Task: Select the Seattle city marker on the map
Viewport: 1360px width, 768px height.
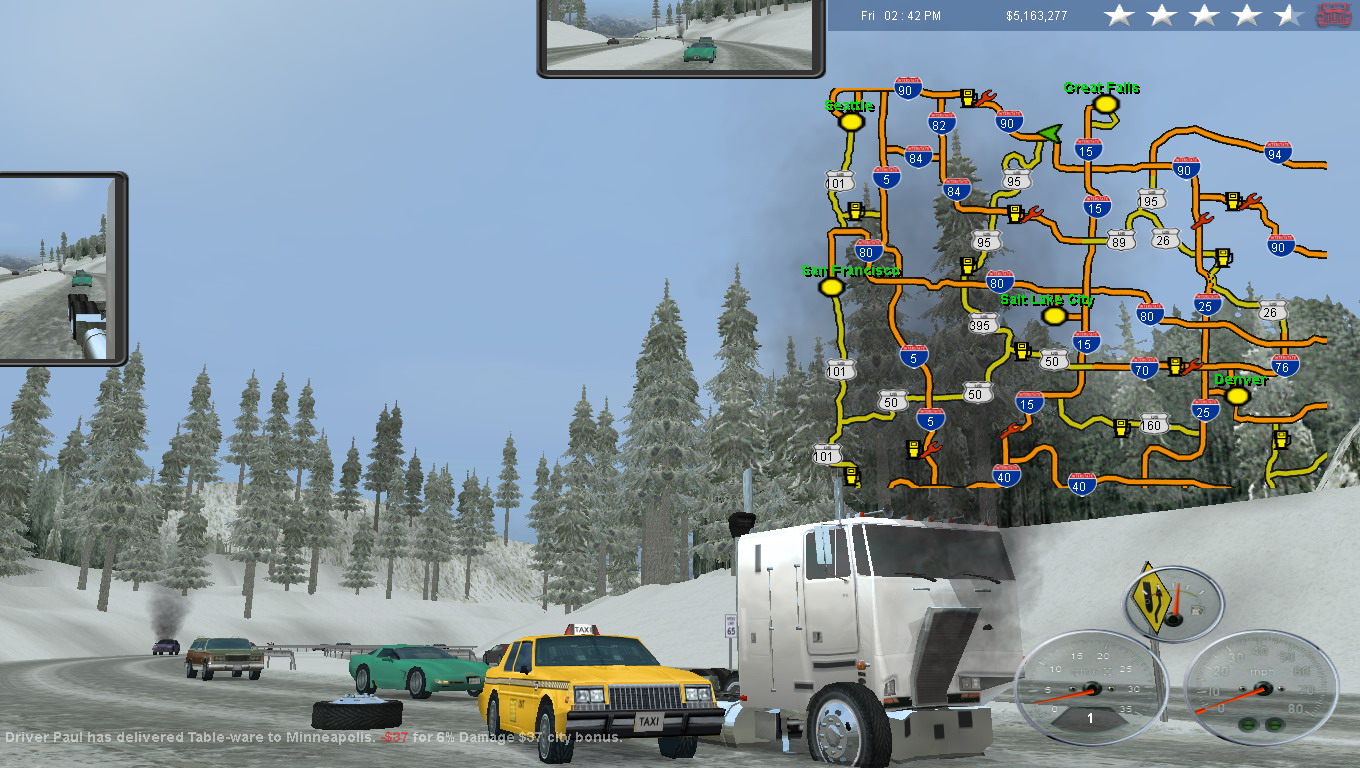Action: (x=851, y=122)
